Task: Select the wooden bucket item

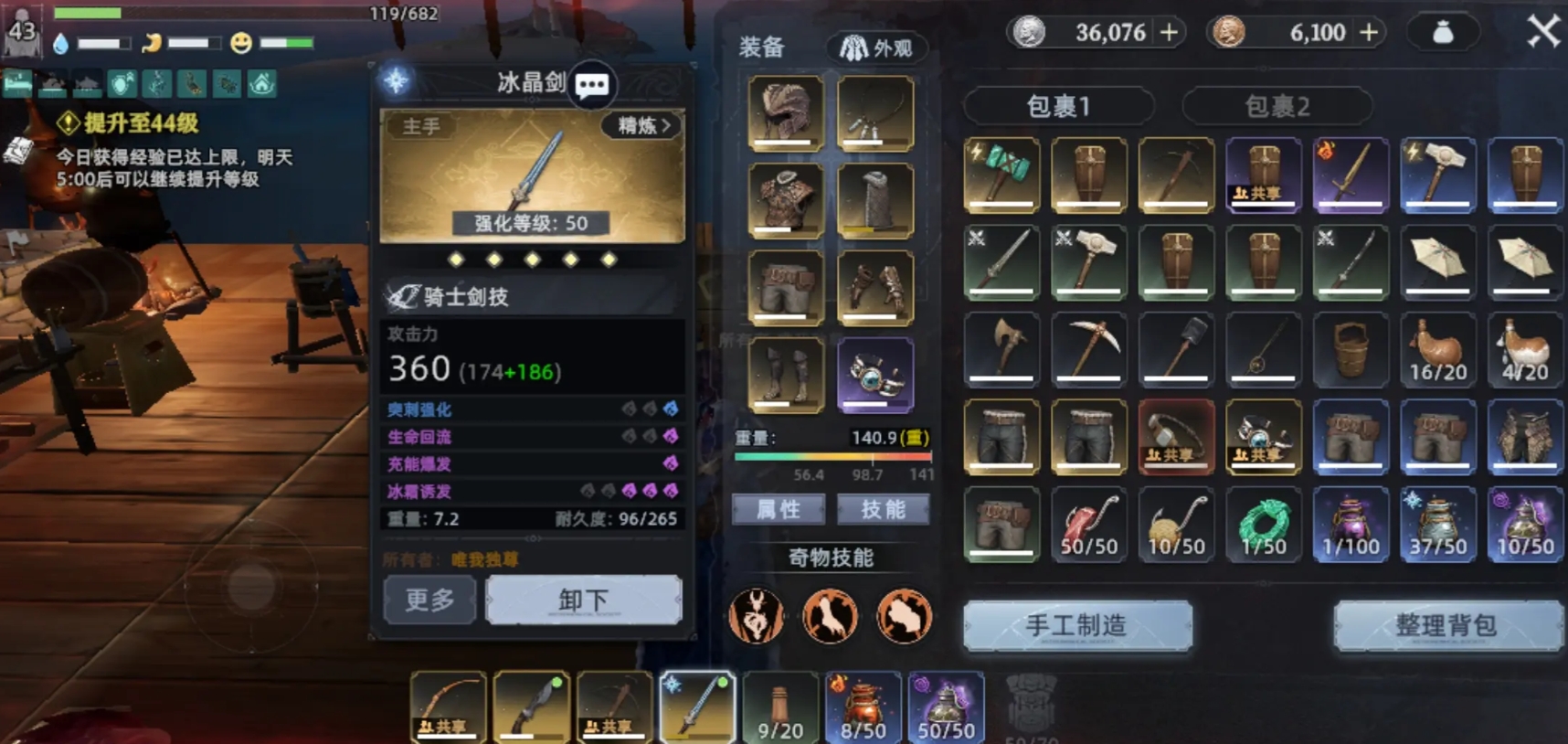Action: (x=1351, y=347)
